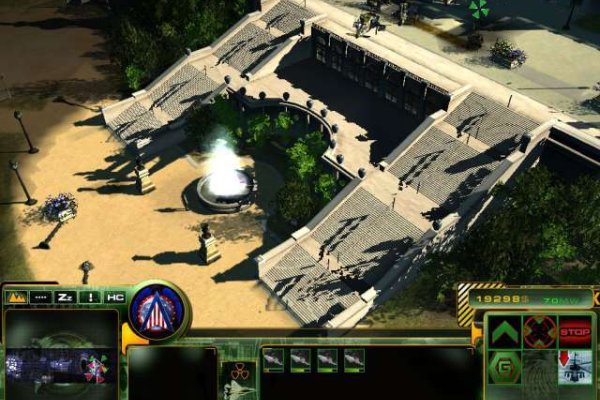Image resolution: width=600 pixels, height=400 pixels.
Task: Click the red X cancel command
Action: tap(539, 331)
